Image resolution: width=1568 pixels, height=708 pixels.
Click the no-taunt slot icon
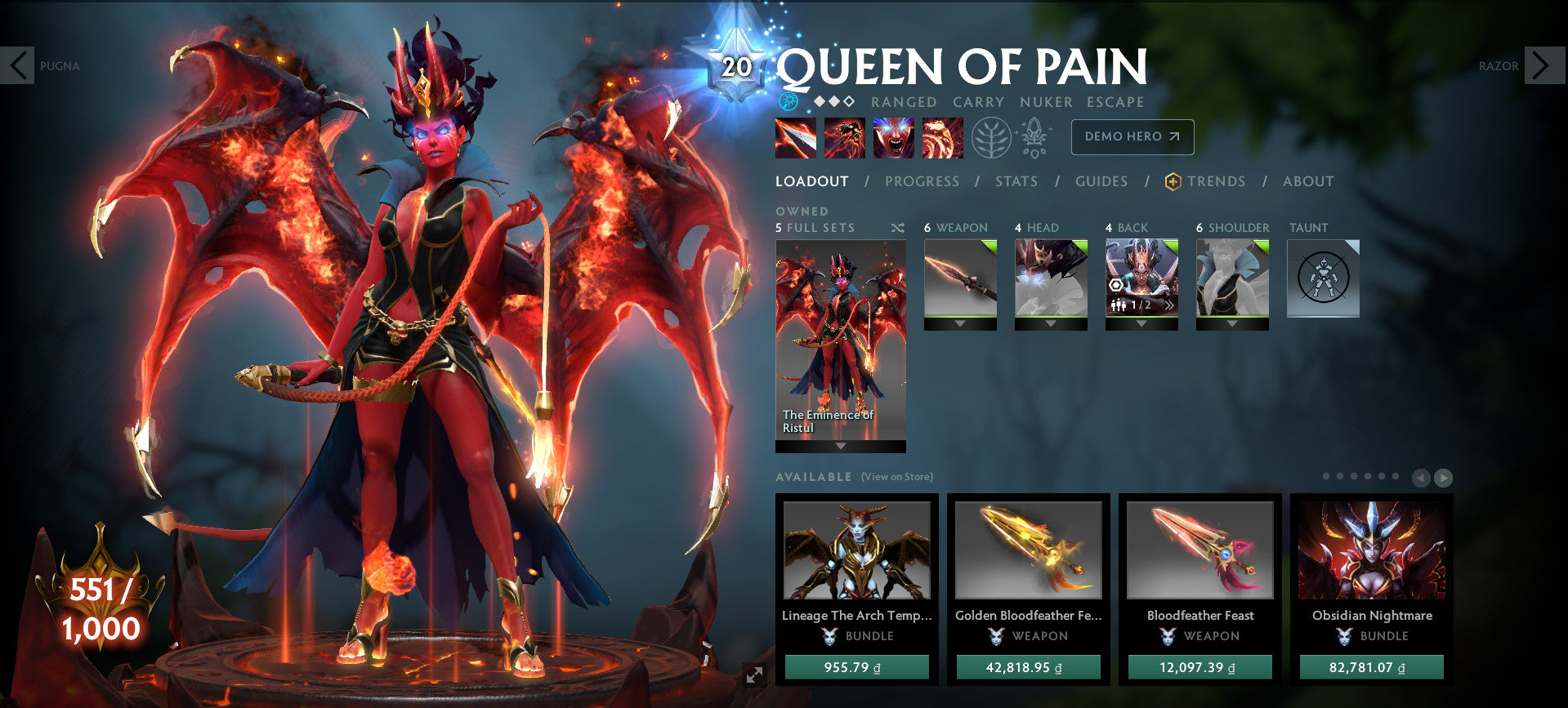tap(1322, 278)
